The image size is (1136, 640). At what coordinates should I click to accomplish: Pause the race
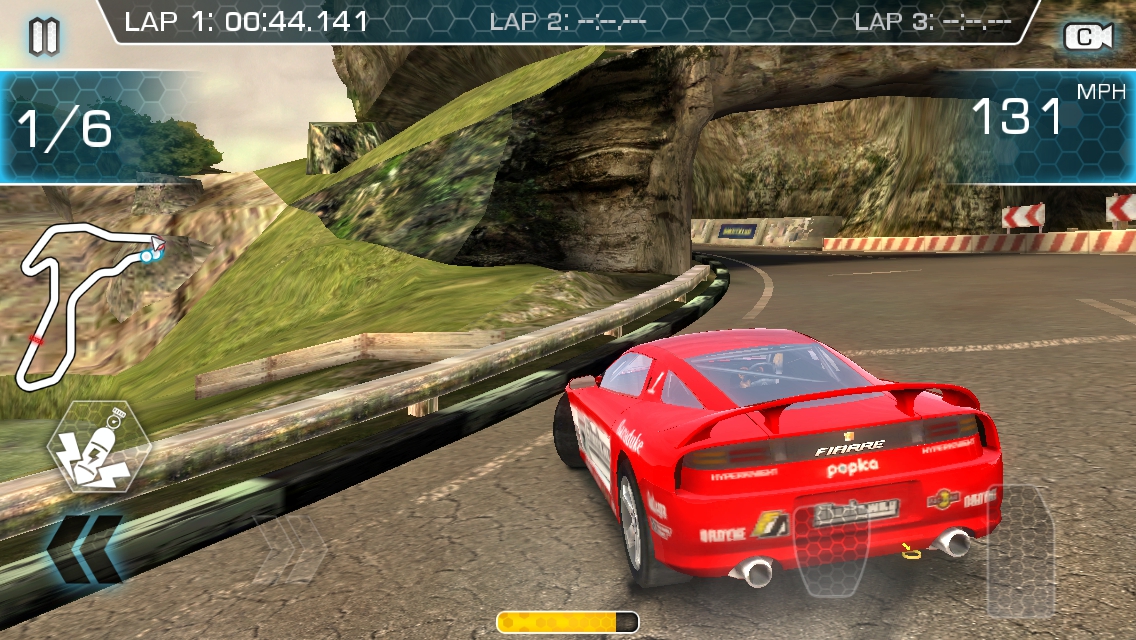coord(44,36)
